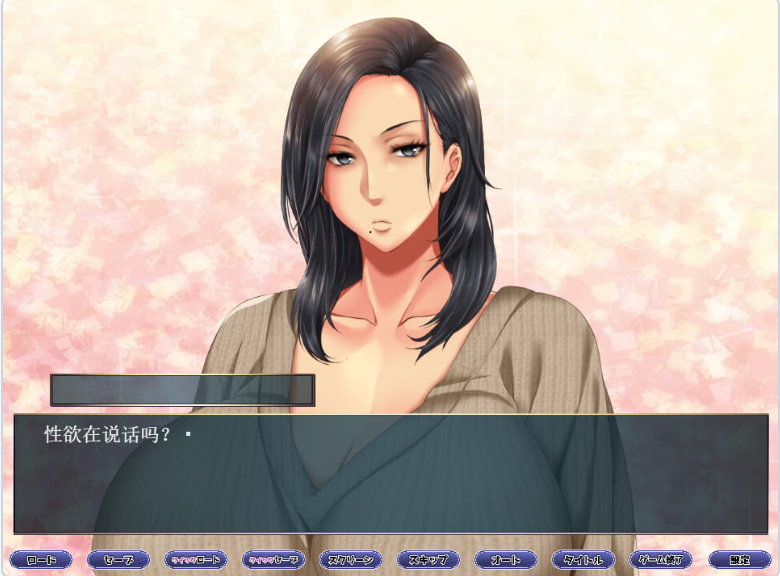Image resolution: width=780 pixels, height=576 pixels.
Task: Advance the dialogue text box
Action: pyautogui.click(x=390, y=473)
